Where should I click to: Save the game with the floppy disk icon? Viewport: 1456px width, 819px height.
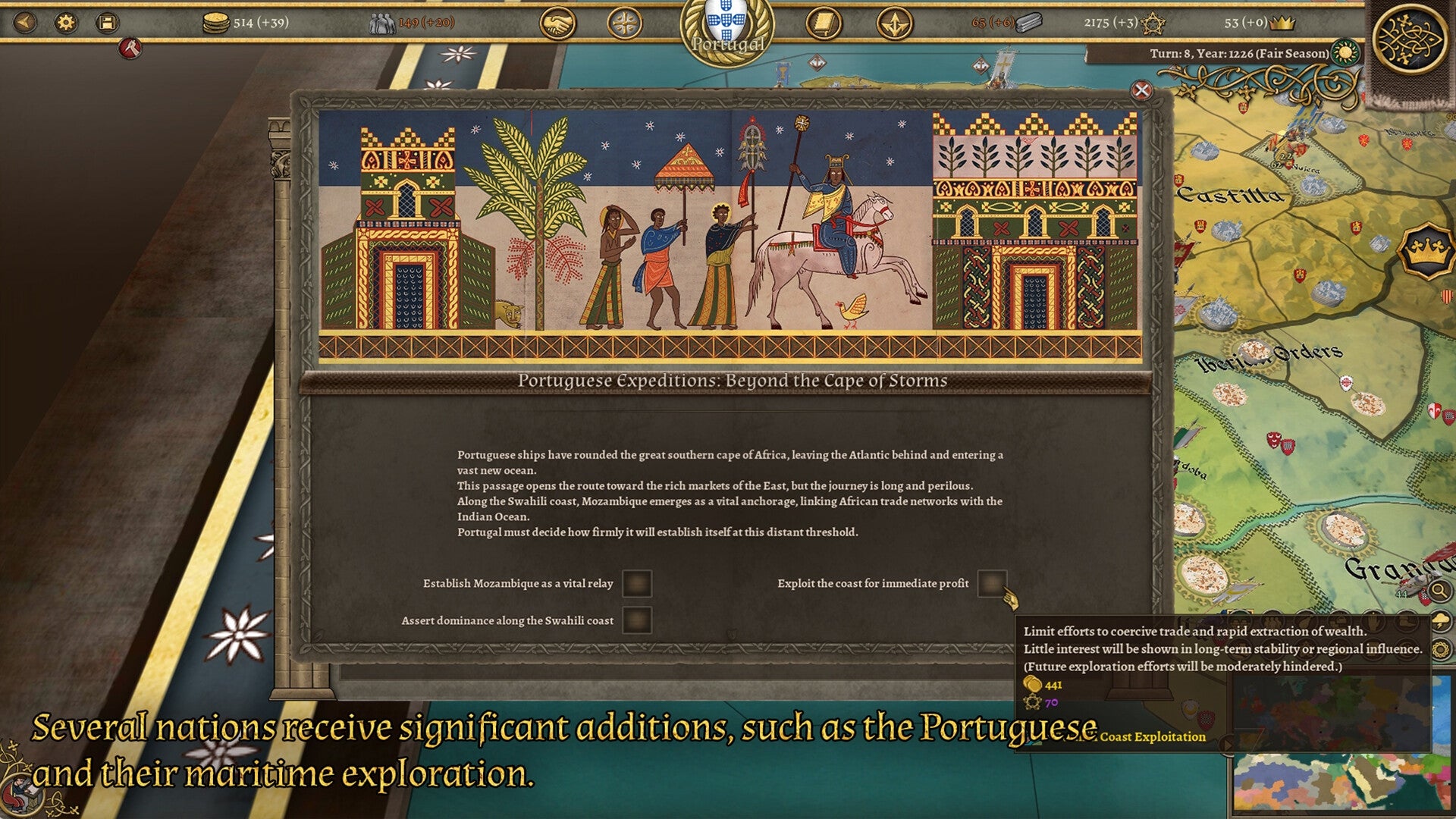click(106, 23)
